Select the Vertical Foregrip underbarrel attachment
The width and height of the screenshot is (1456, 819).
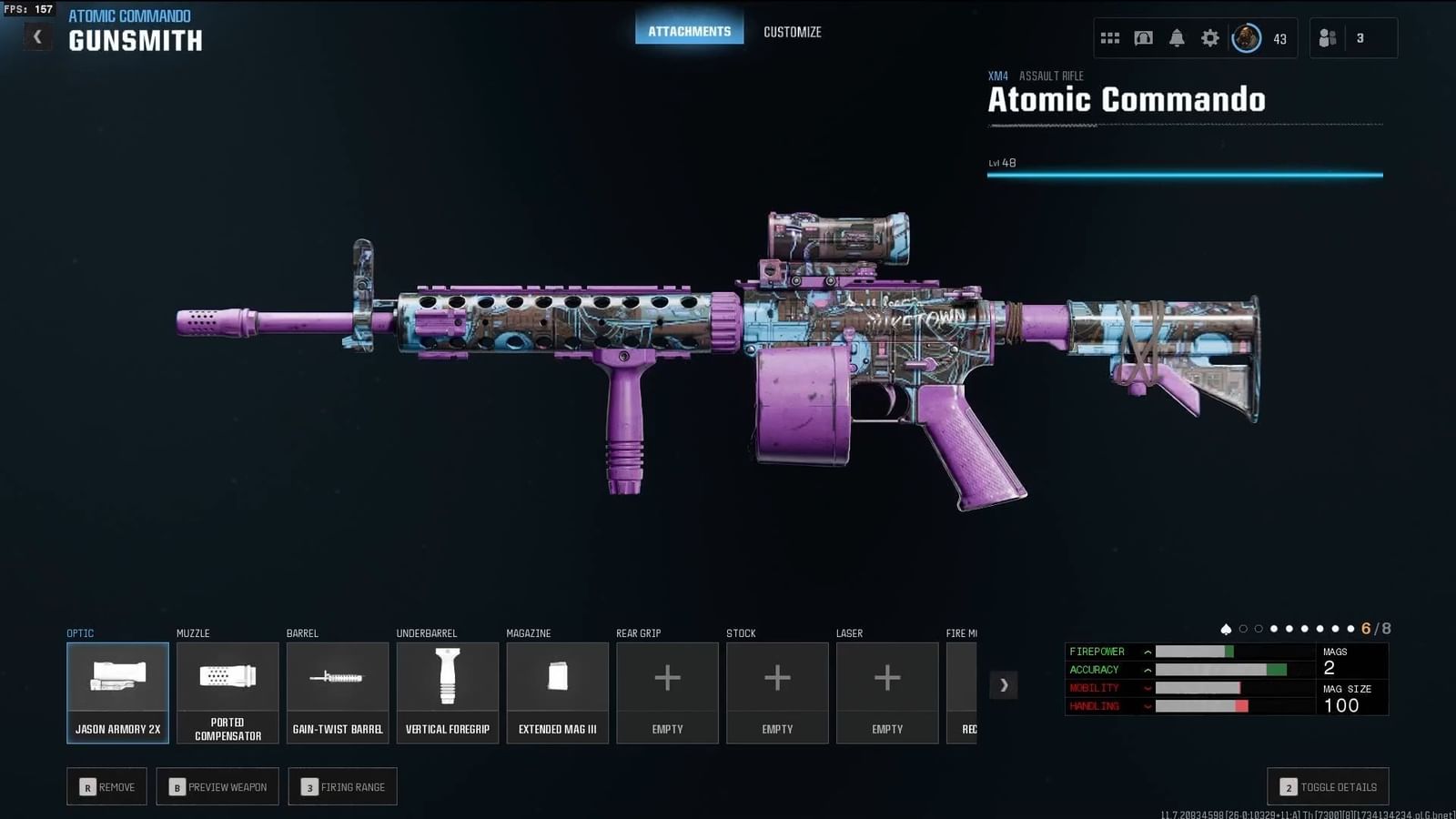(448, 692)
